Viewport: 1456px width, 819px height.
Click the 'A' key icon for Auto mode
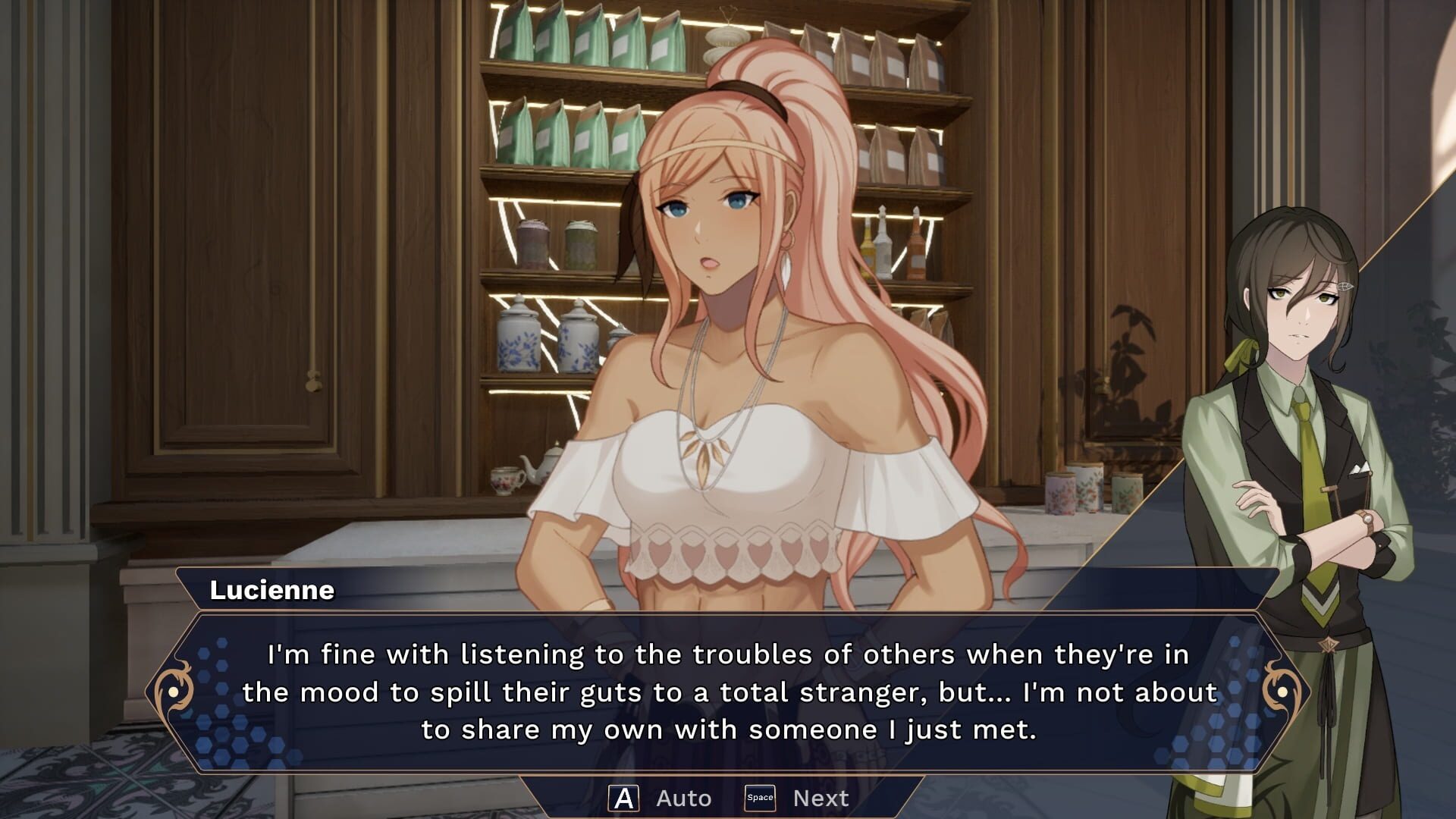[x=623, y=796]
